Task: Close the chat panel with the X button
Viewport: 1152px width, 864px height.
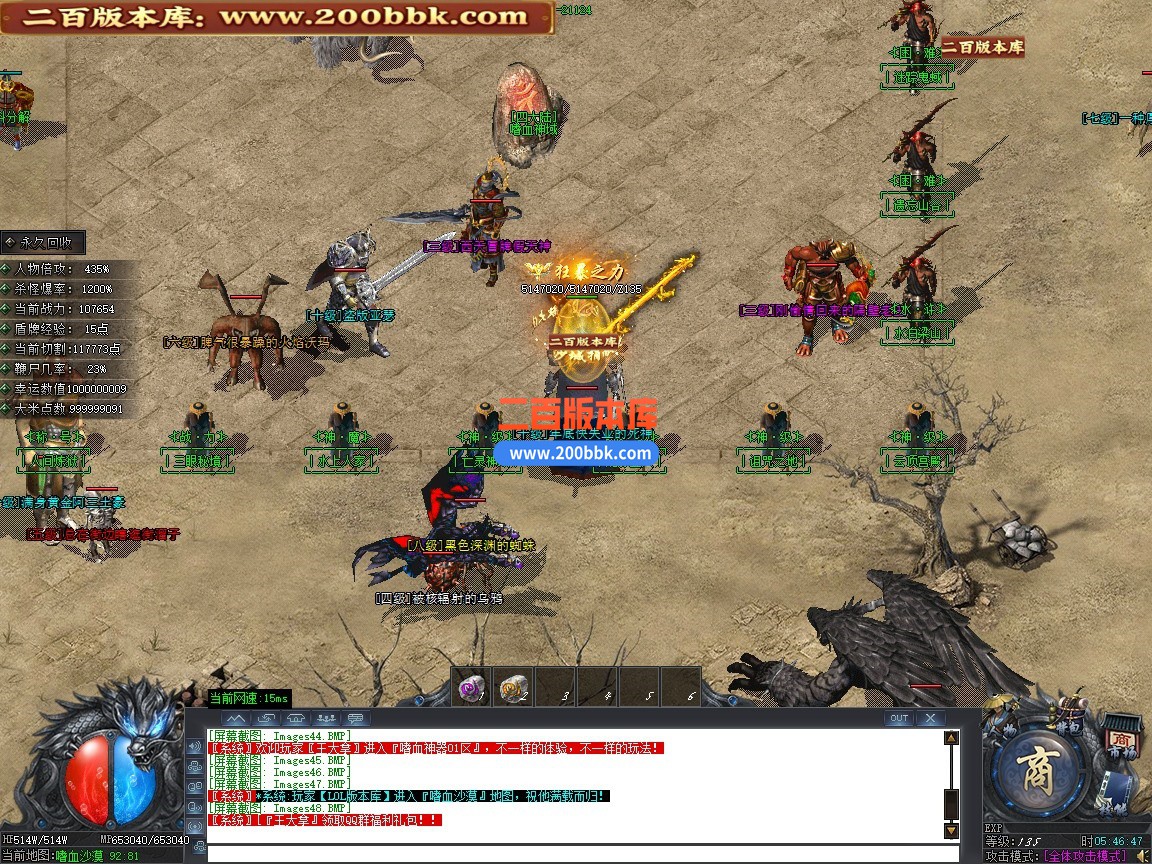Action: (930, 718)
